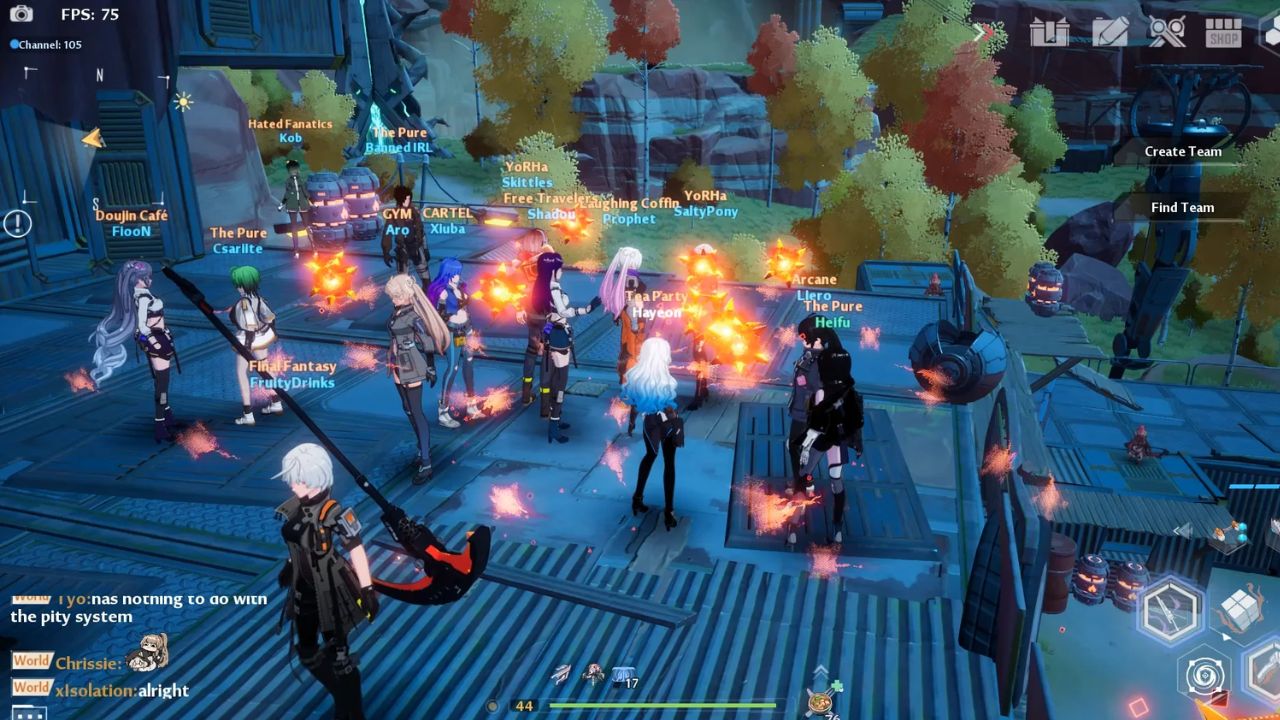Open the gift box rewards icon

pyautogui.click(x=1049, y=32)
